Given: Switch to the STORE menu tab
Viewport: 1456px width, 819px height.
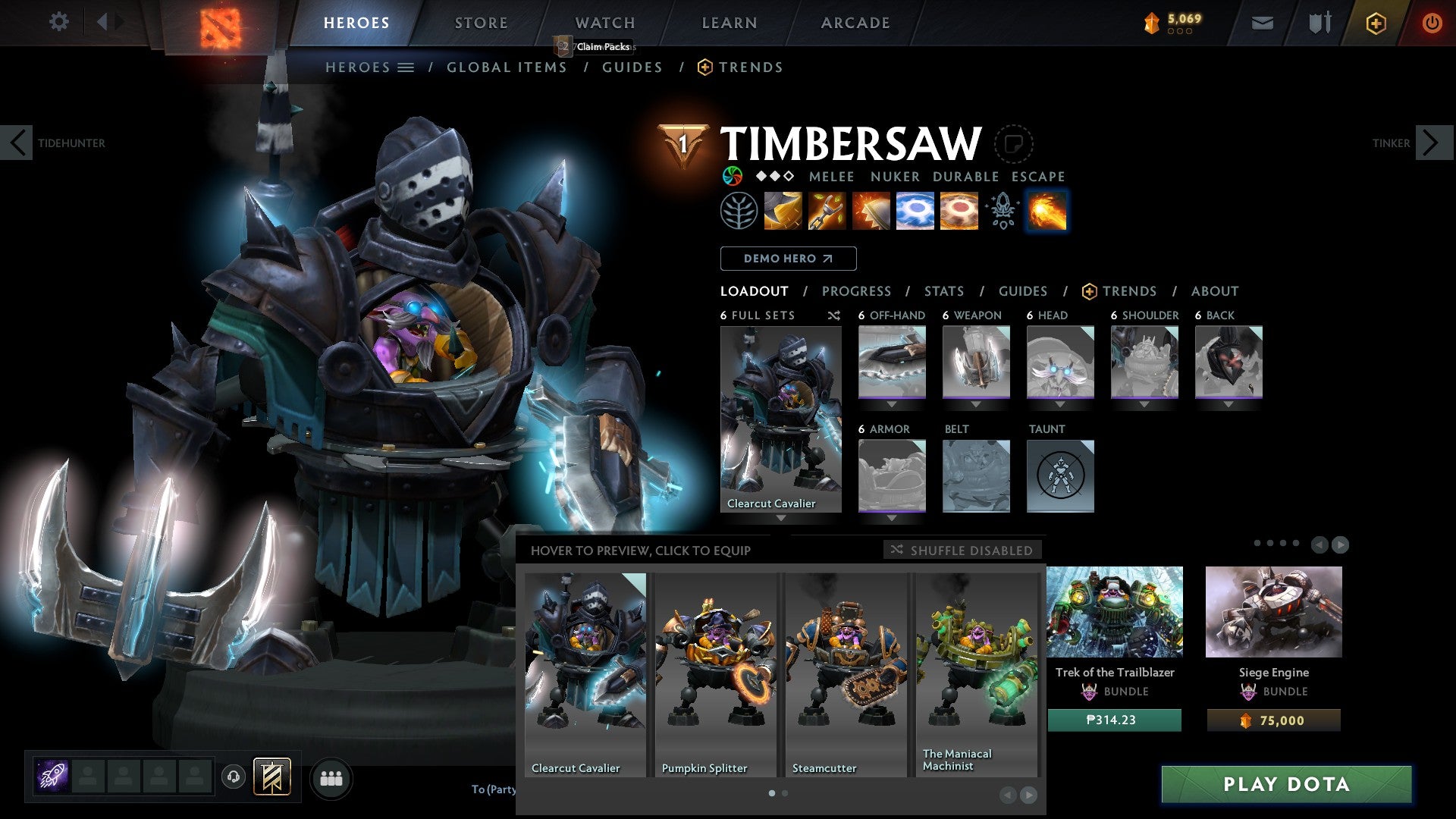Looking at the screenshot, I should pos(480,23).
